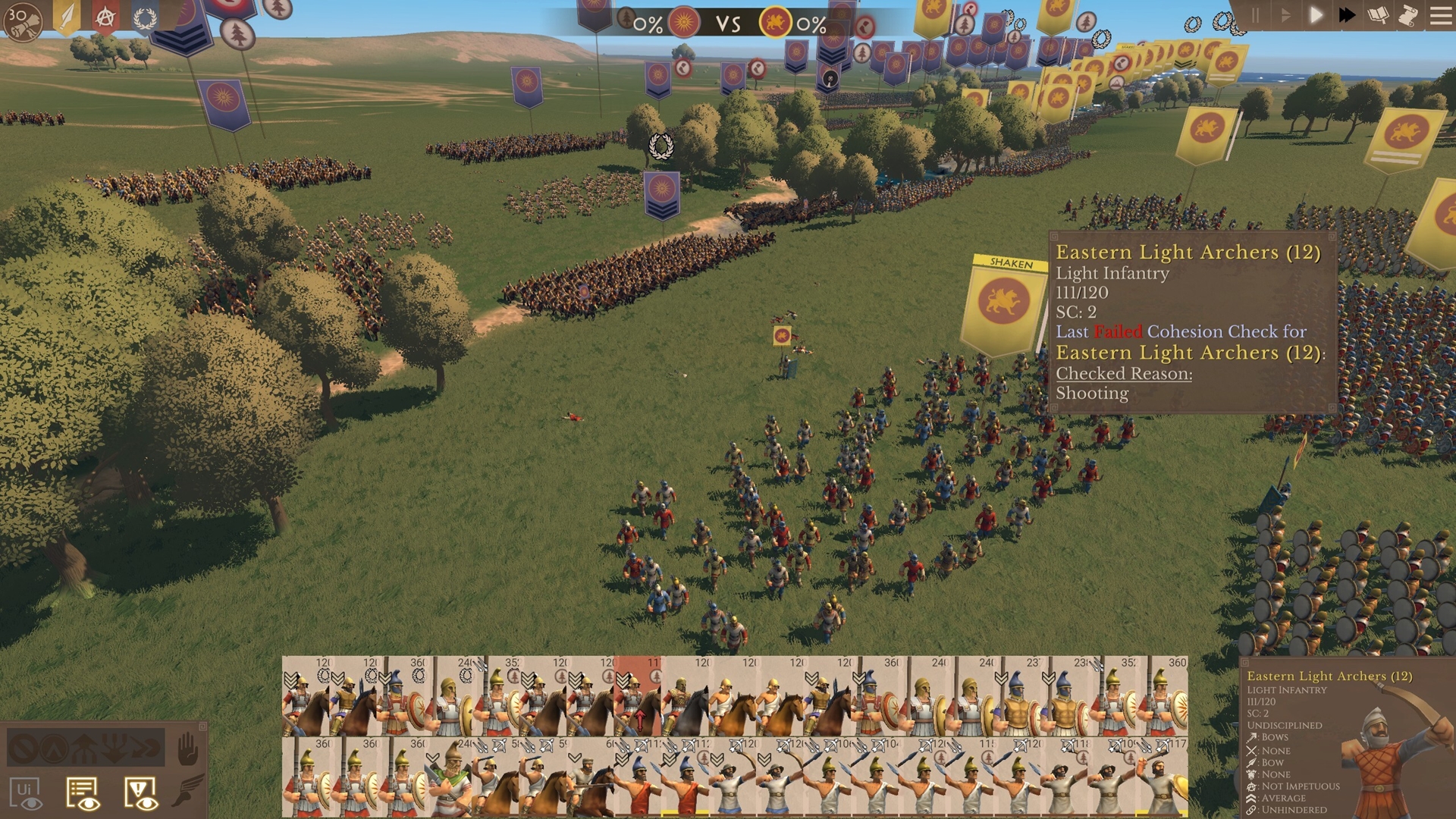Select the blue laurel wreath banner
This screenshot has width=1456, height=819.
pyautogui.click(x=144, y=17)
